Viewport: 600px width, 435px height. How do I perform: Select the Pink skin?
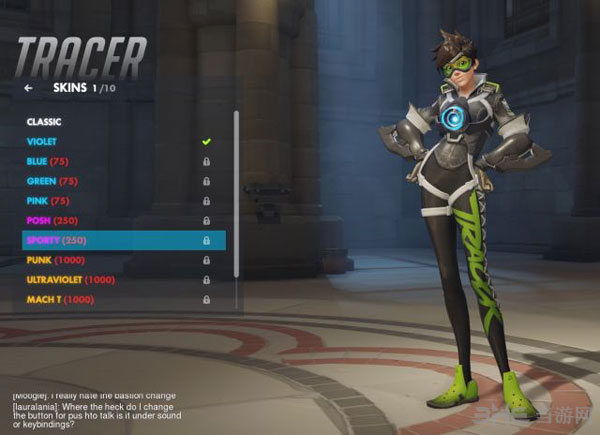[x=52, y=201]
